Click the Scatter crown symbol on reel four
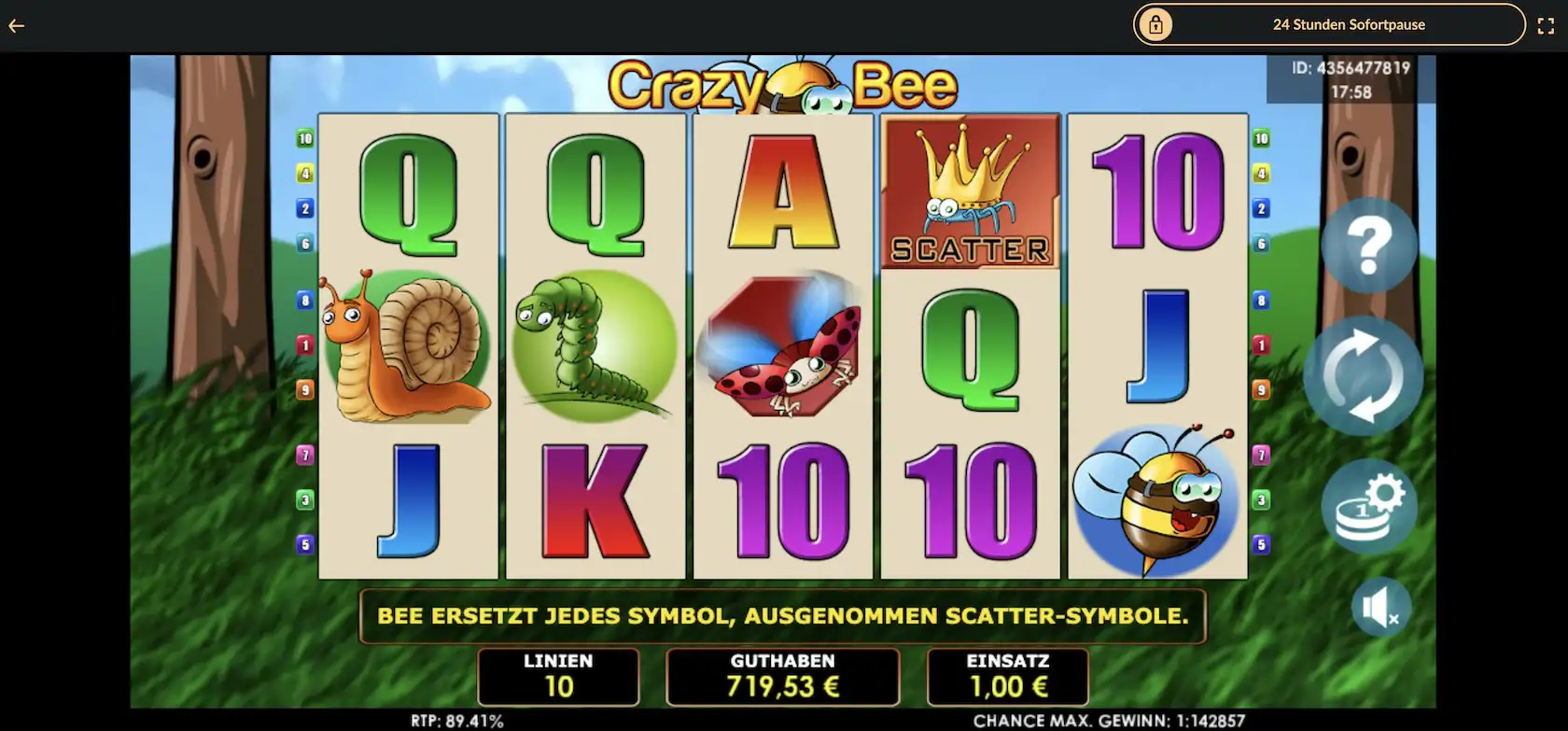1568x731 pixels. tap(970, 191)
